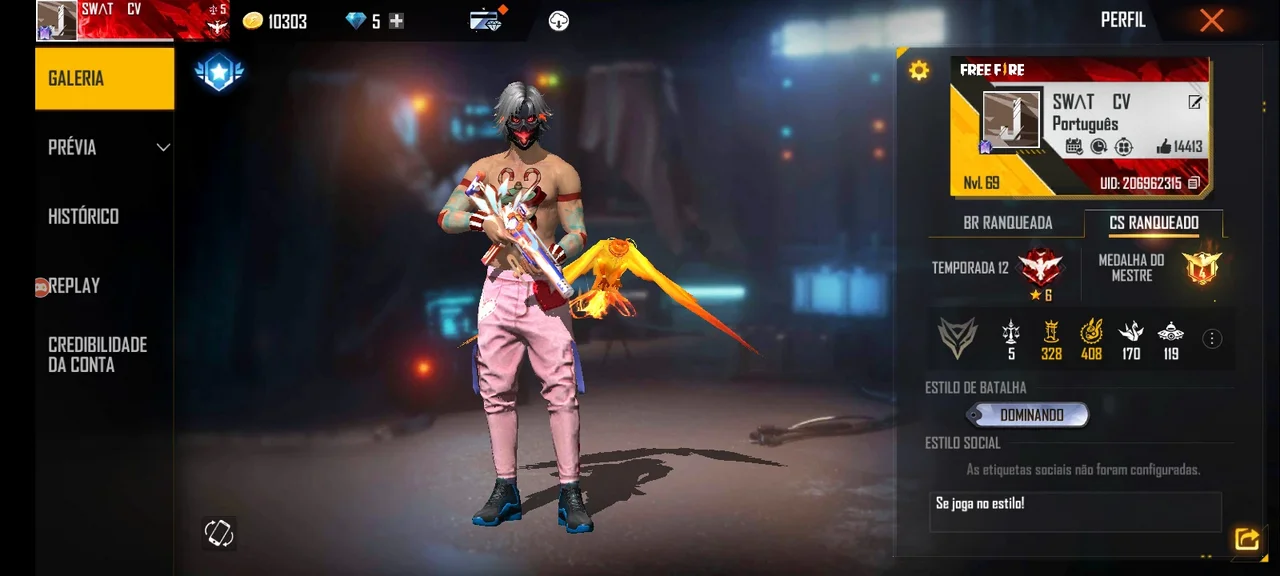This screenshot has height=576, width=1280.
Task: Open the Galeria menu entry
Action: [104, 78]
